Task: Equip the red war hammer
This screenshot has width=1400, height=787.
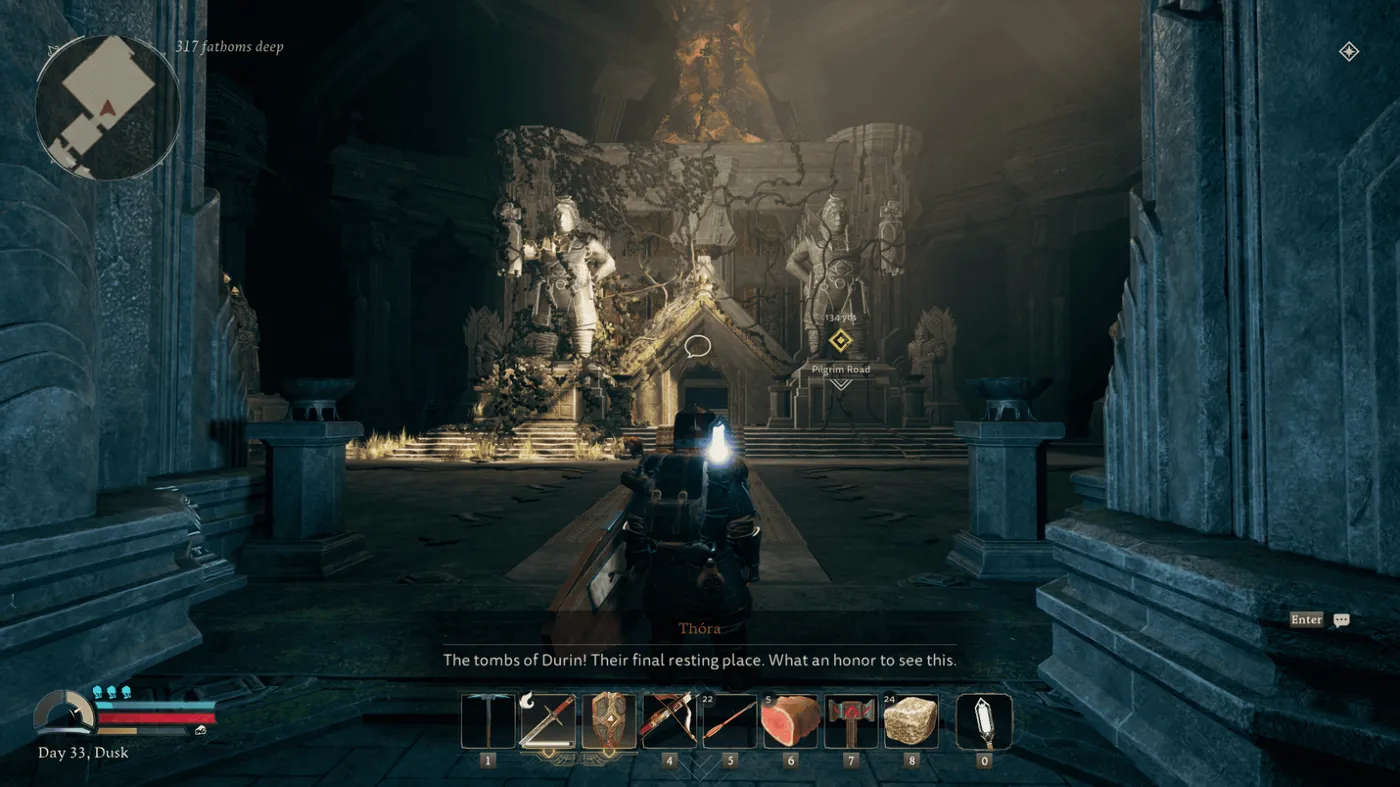Action: tap(851, 721)
